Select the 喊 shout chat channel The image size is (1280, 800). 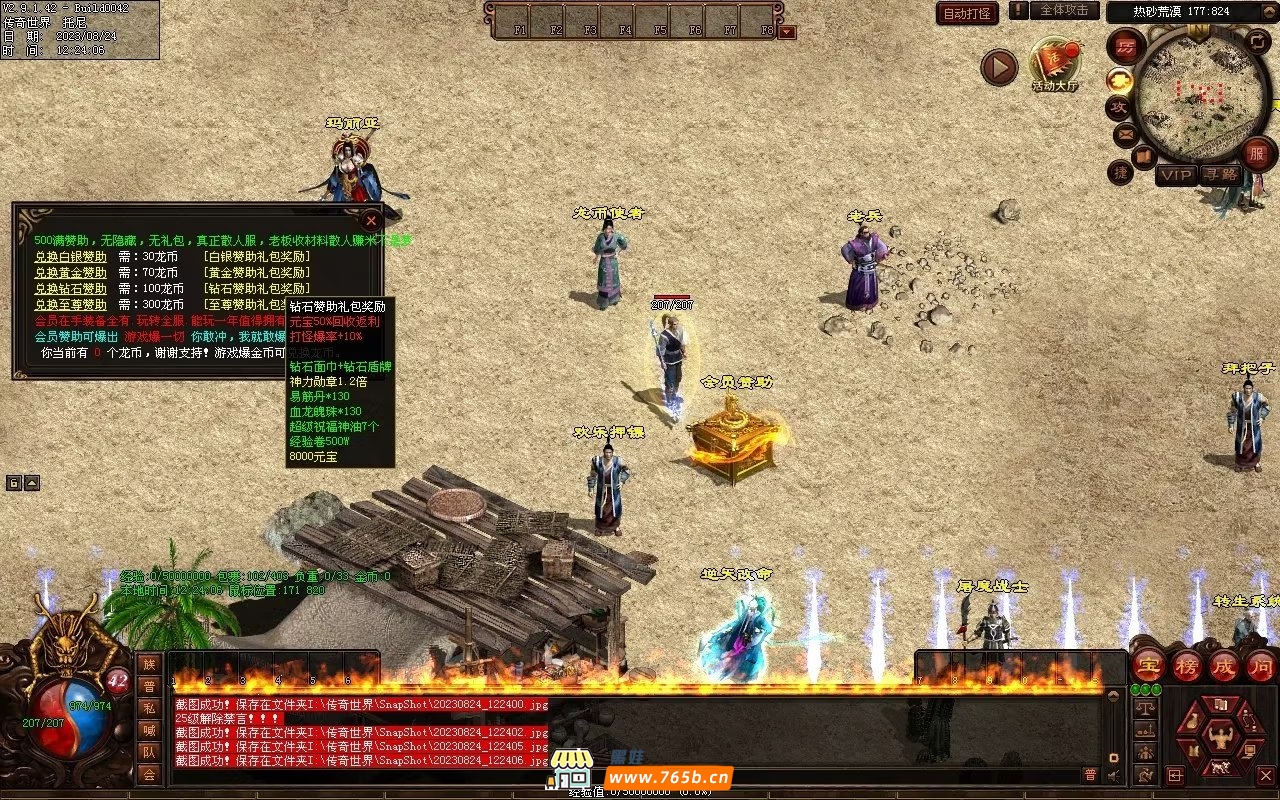(x=149, y=730)
